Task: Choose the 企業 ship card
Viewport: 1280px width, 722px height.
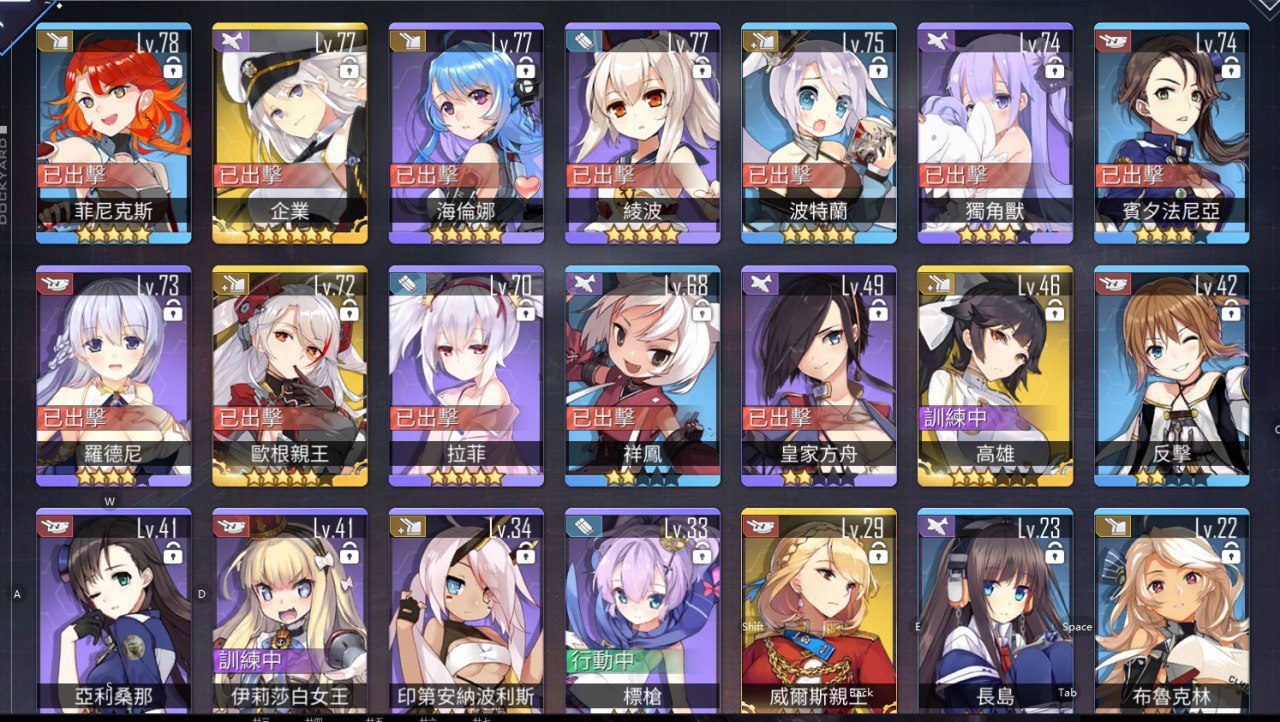Action: click(290, 130)
